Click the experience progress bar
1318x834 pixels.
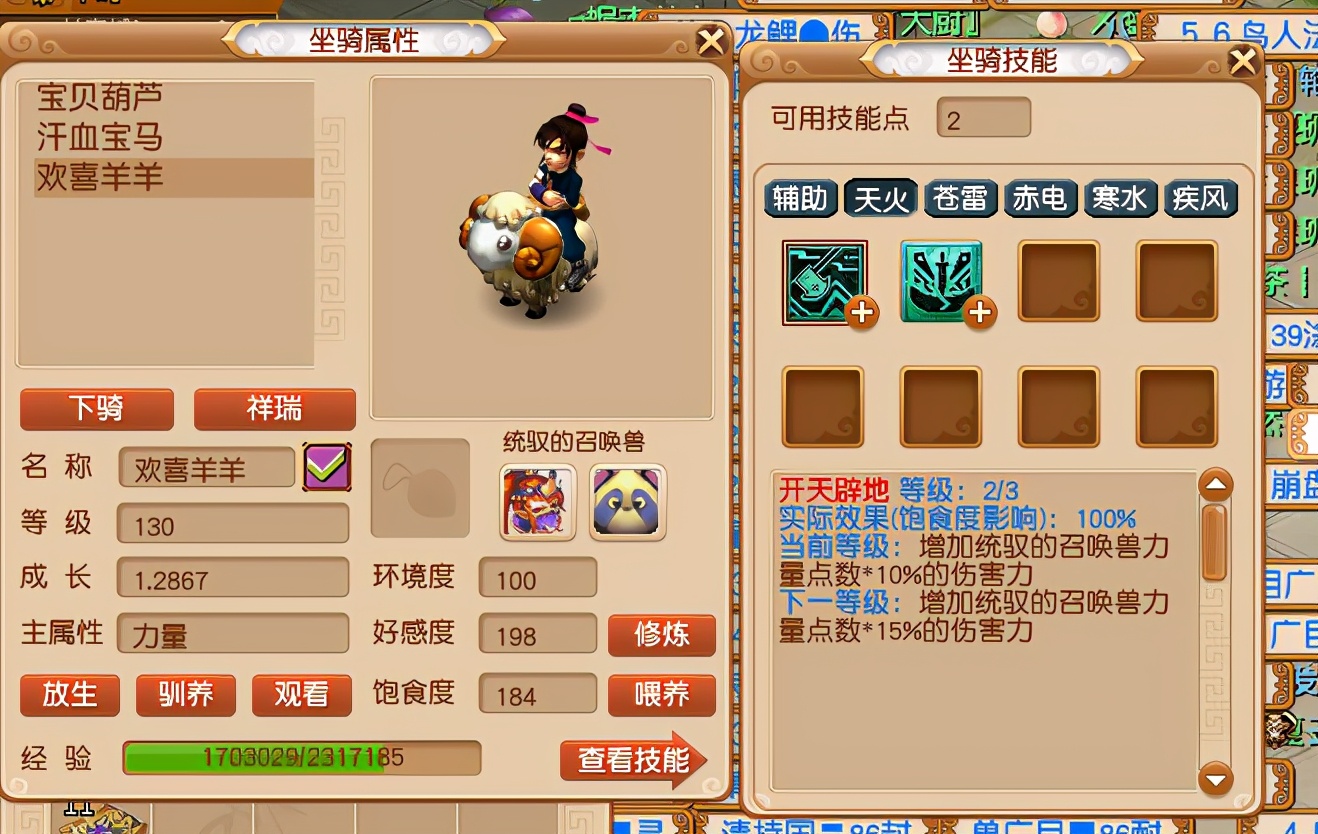coord(300,760)
